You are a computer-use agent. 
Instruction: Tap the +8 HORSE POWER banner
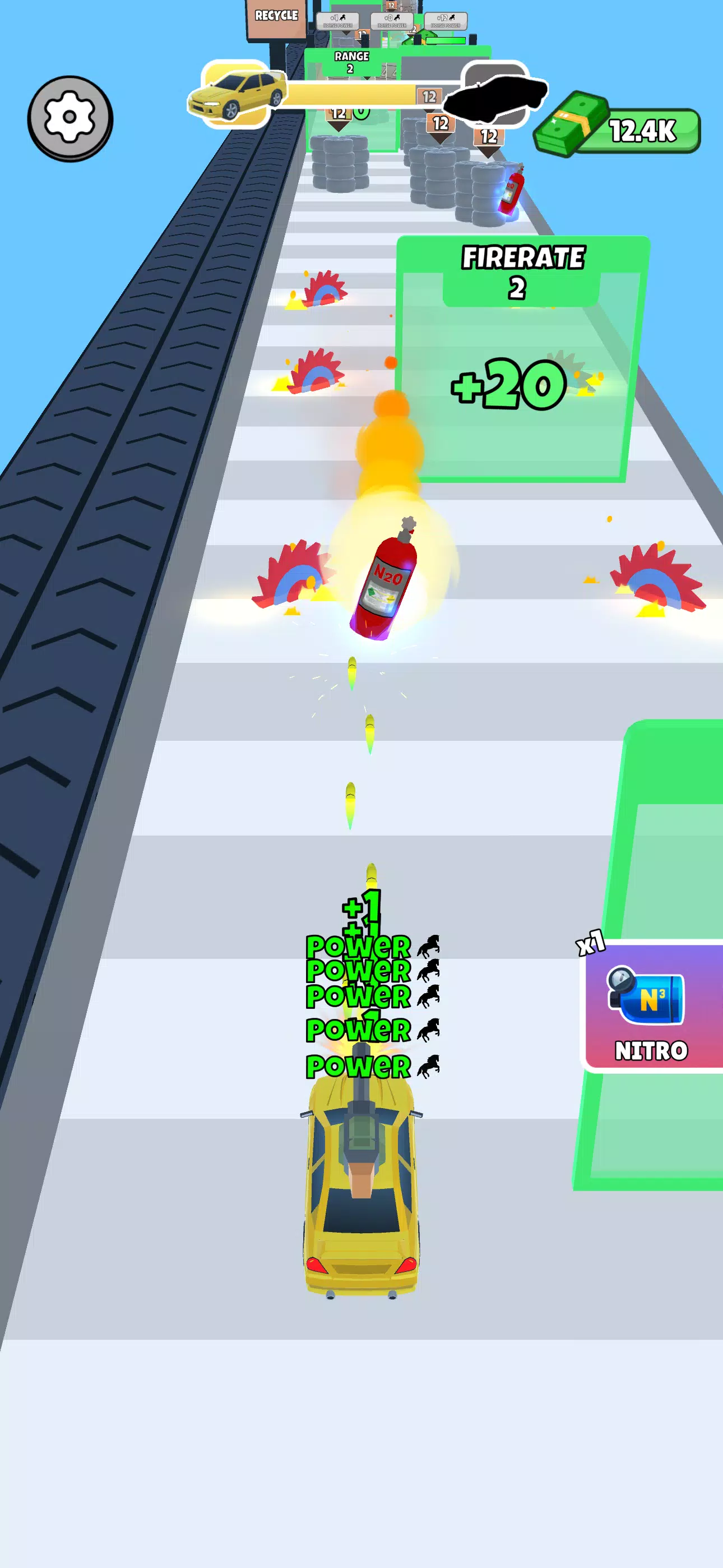[x=392, y=20]
